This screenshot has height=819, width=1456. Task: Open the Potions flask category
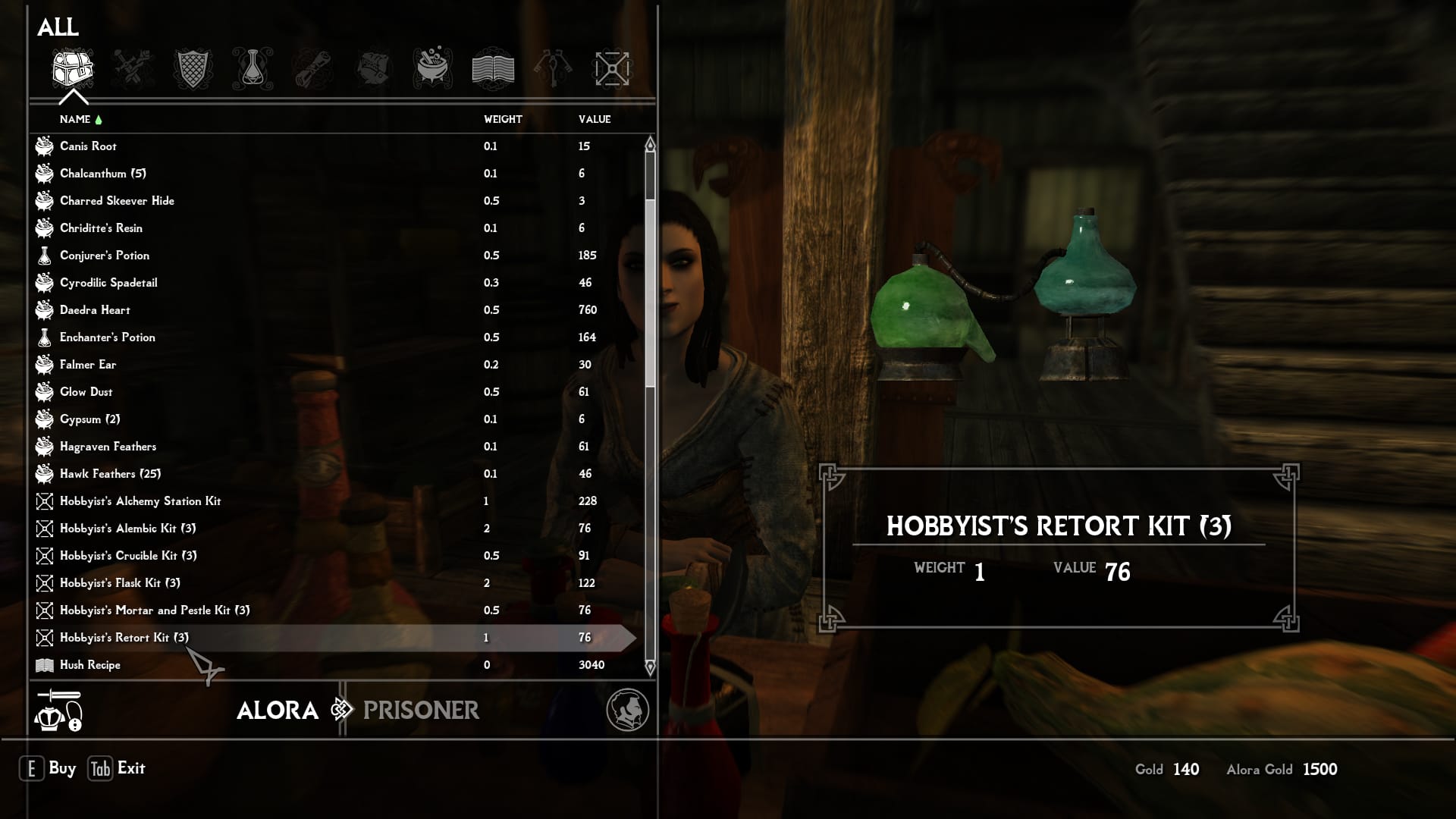(253, 69)
